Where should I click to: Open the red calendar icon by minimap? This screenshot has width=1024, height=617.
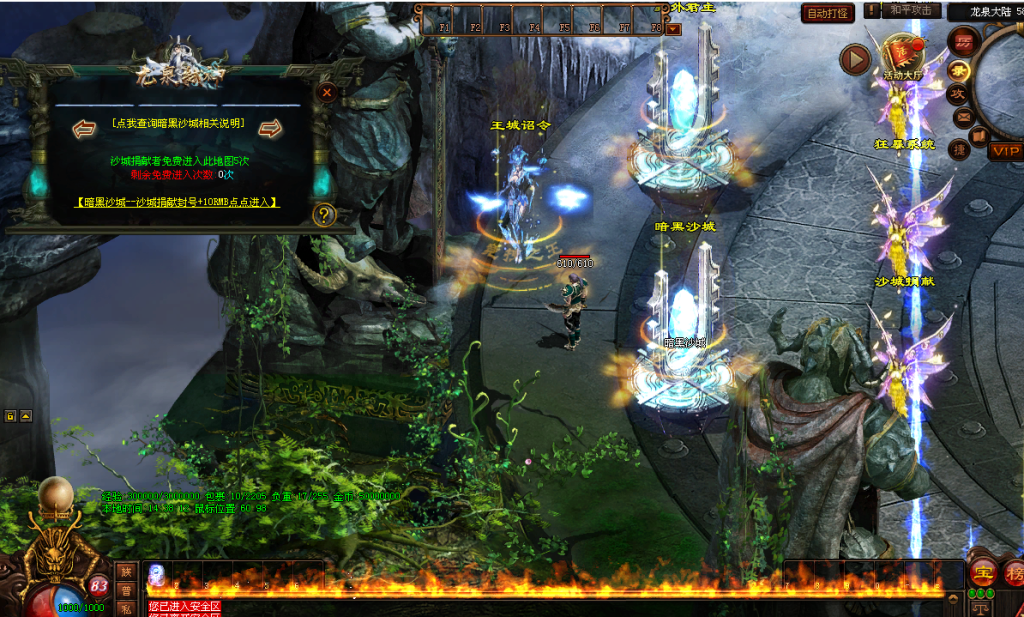pos(963,40)
